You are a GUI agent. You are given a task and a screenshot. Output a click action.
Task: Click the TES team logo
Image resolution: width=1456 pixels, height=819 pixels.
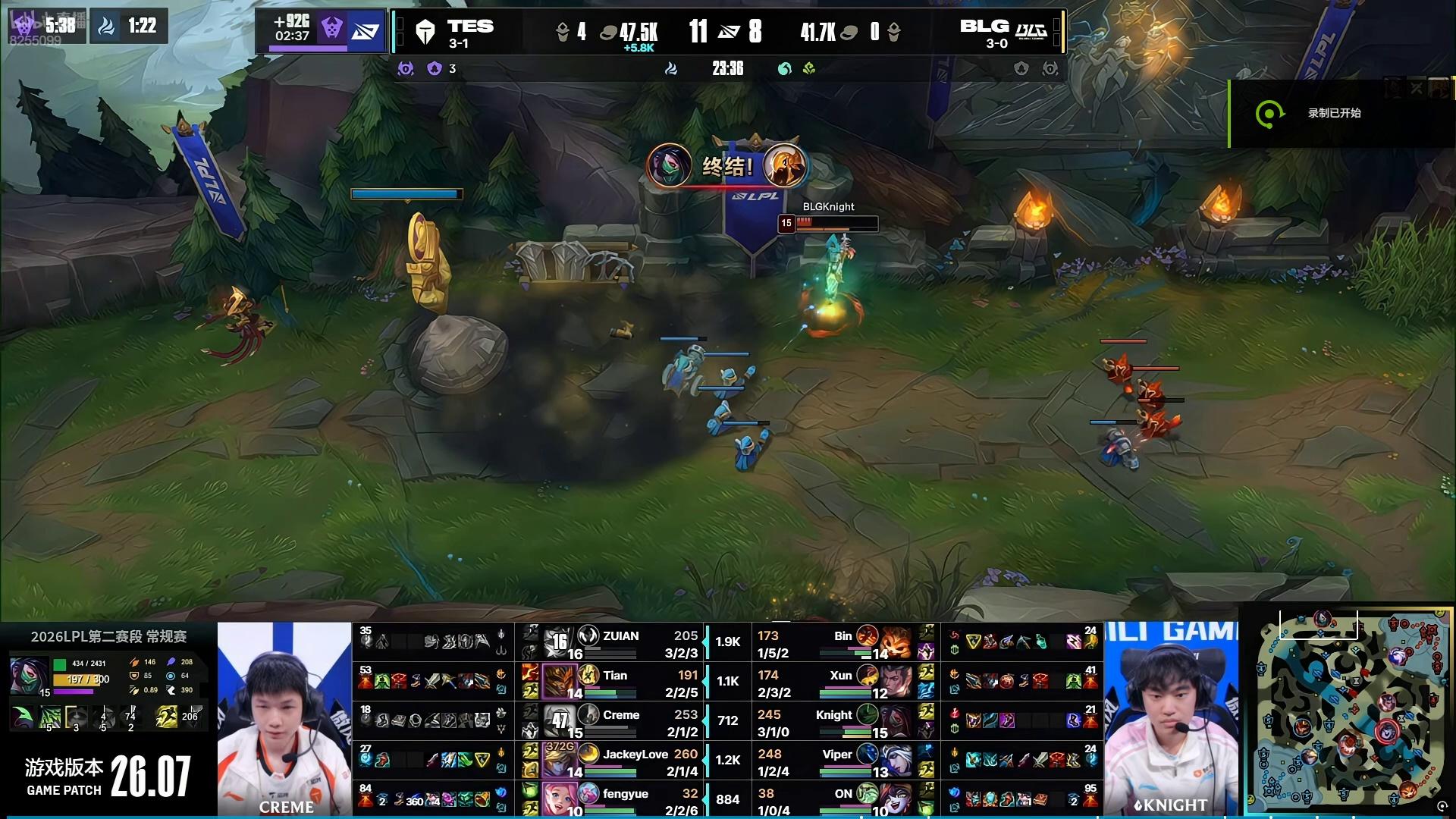pos(425,32)
